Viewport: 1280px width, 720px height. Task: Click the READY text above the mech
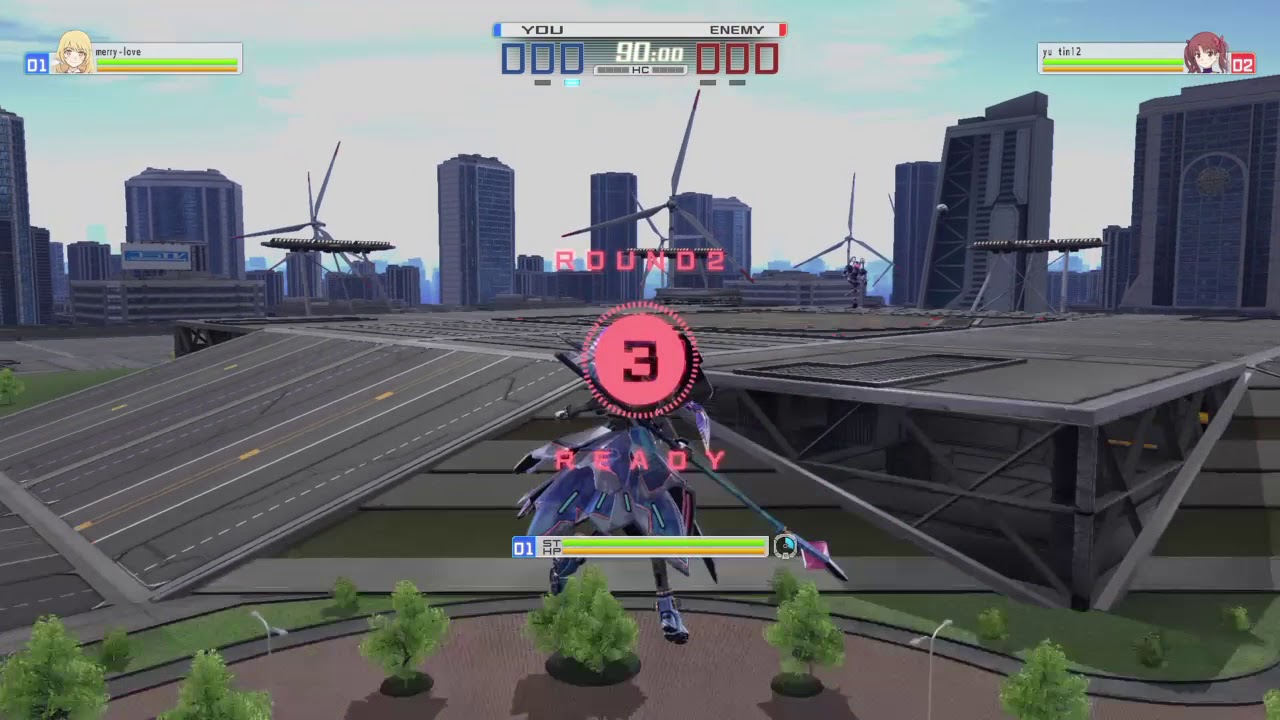tap(640, 460)
